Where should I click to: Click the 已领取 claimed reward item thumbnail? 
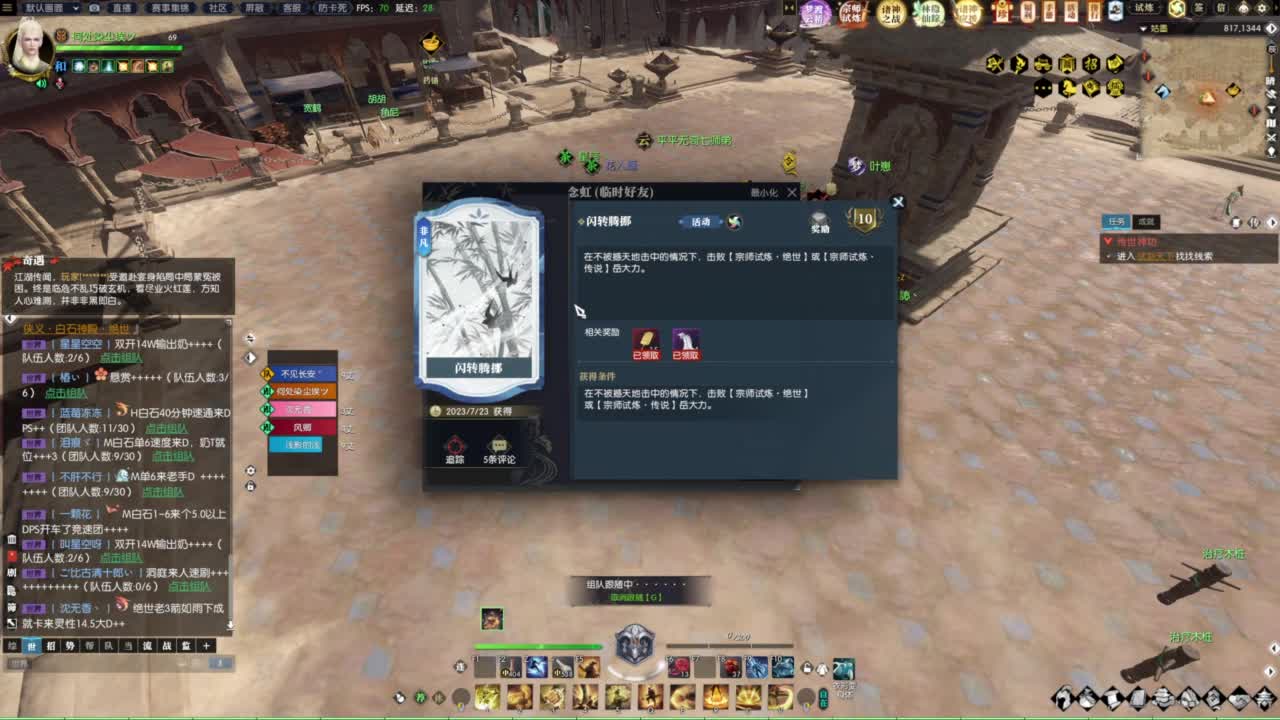(646, 341)
